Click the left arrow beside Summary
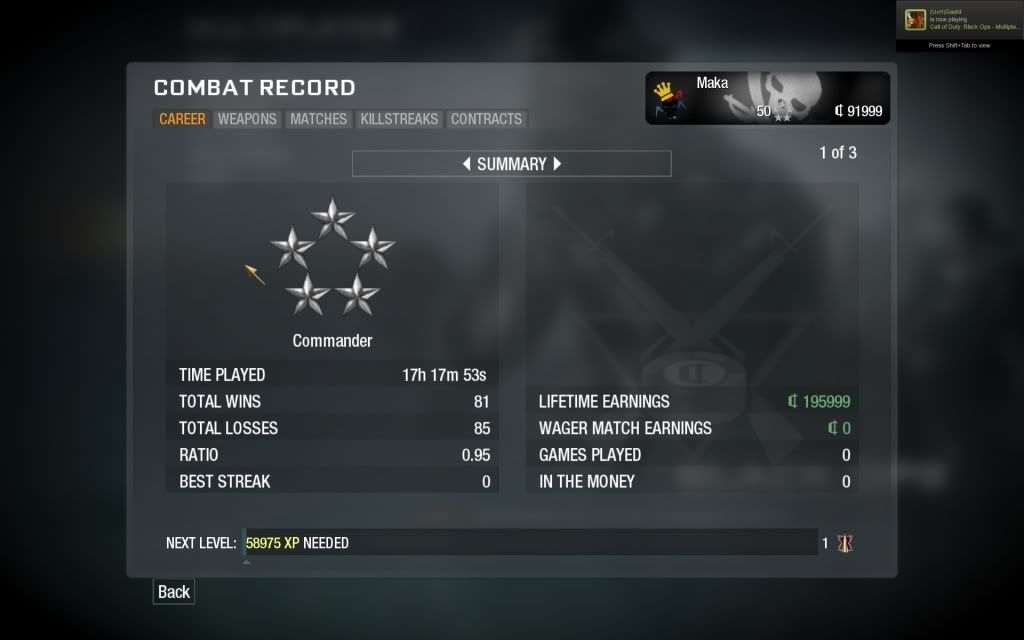Image resolution: width=1024 pixels, height=640 pixels. pos(467,164)
